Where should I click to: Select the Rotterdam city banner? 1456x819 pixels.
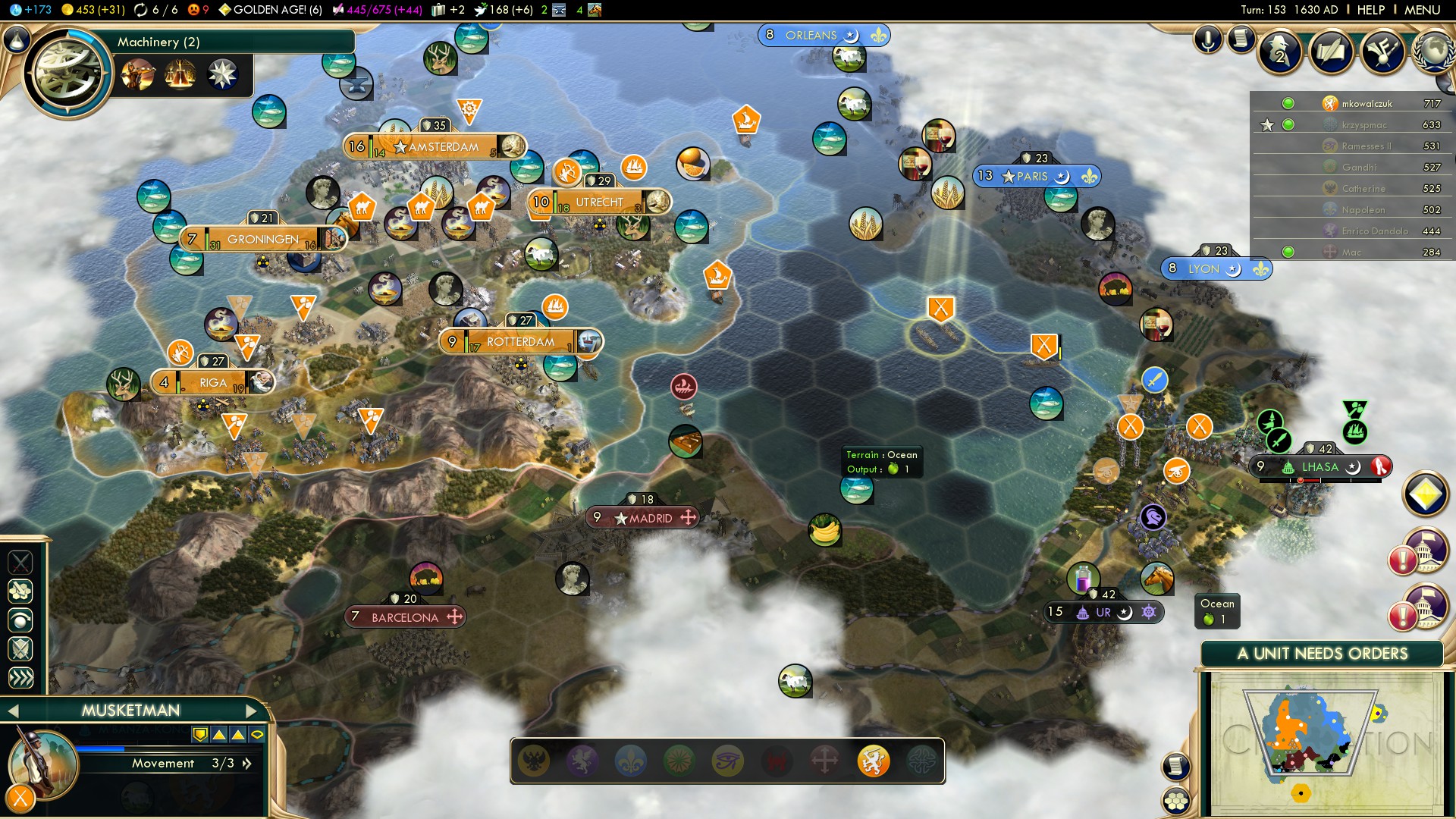pyautogui.click(x=520, y=342)
